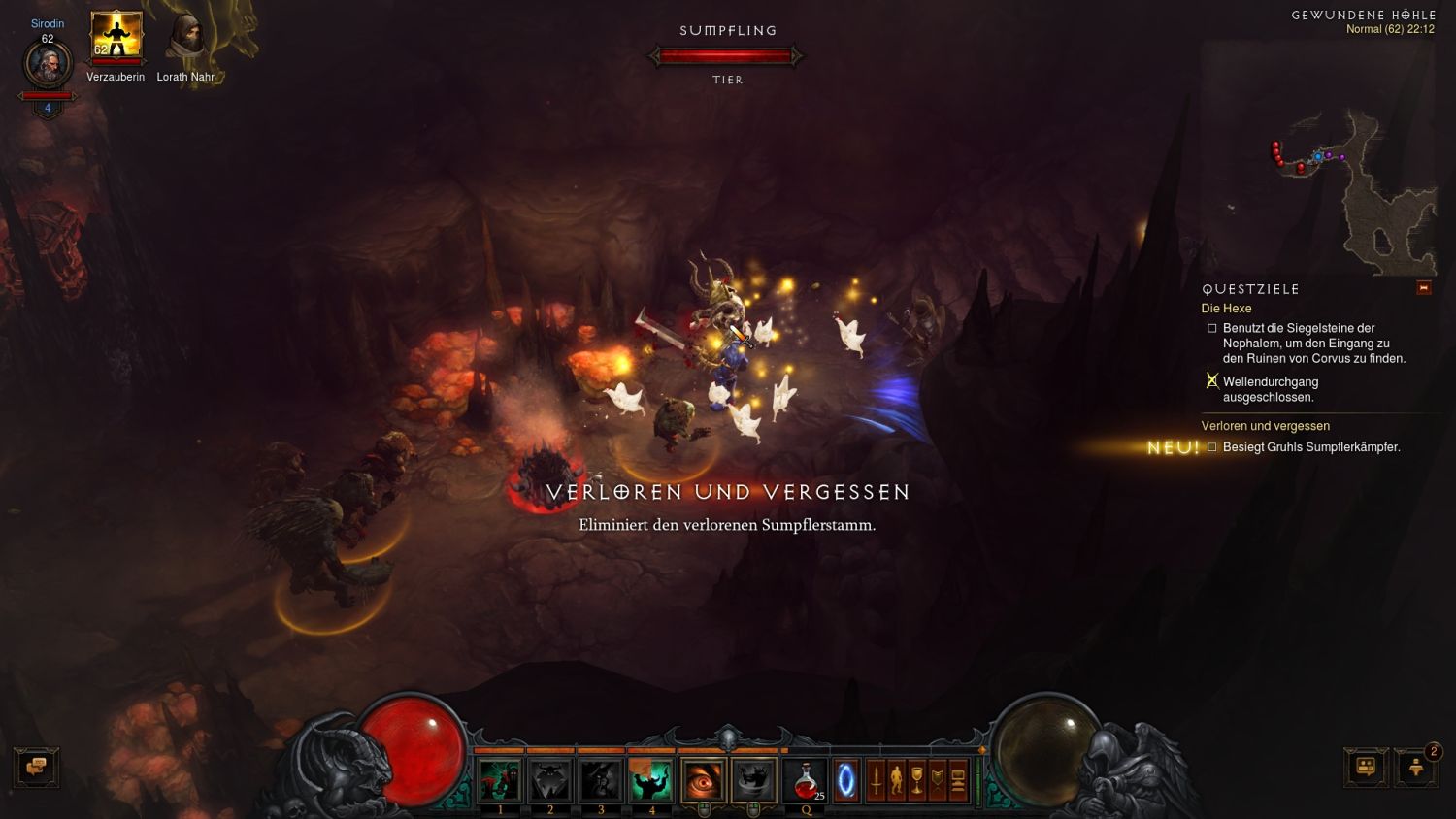Collapse the Questziele objectives panel
This screenshot has width=1456, height=819.
click(1423, 288)
